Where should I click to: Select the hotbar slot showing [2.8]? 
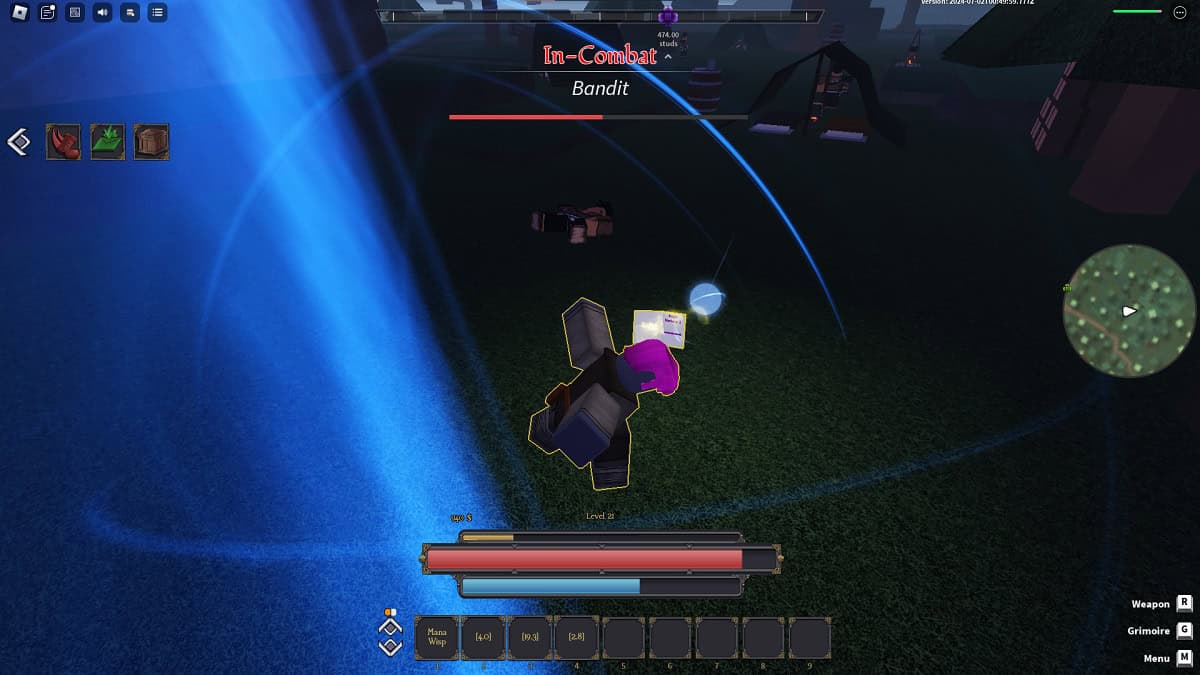[577, 637]
